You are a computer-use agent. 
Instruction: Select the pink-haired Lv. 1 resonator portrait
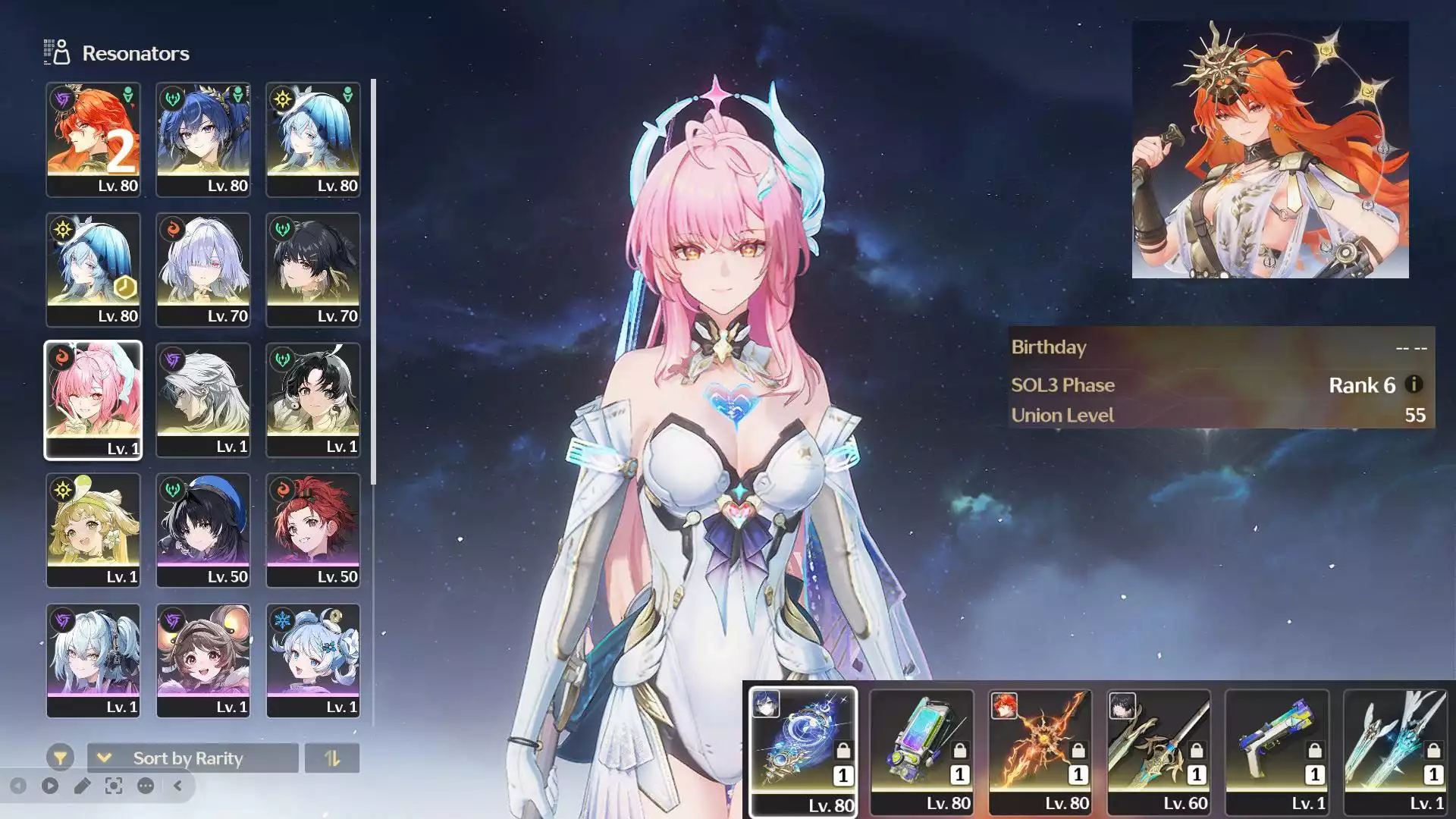click(93, 400)
